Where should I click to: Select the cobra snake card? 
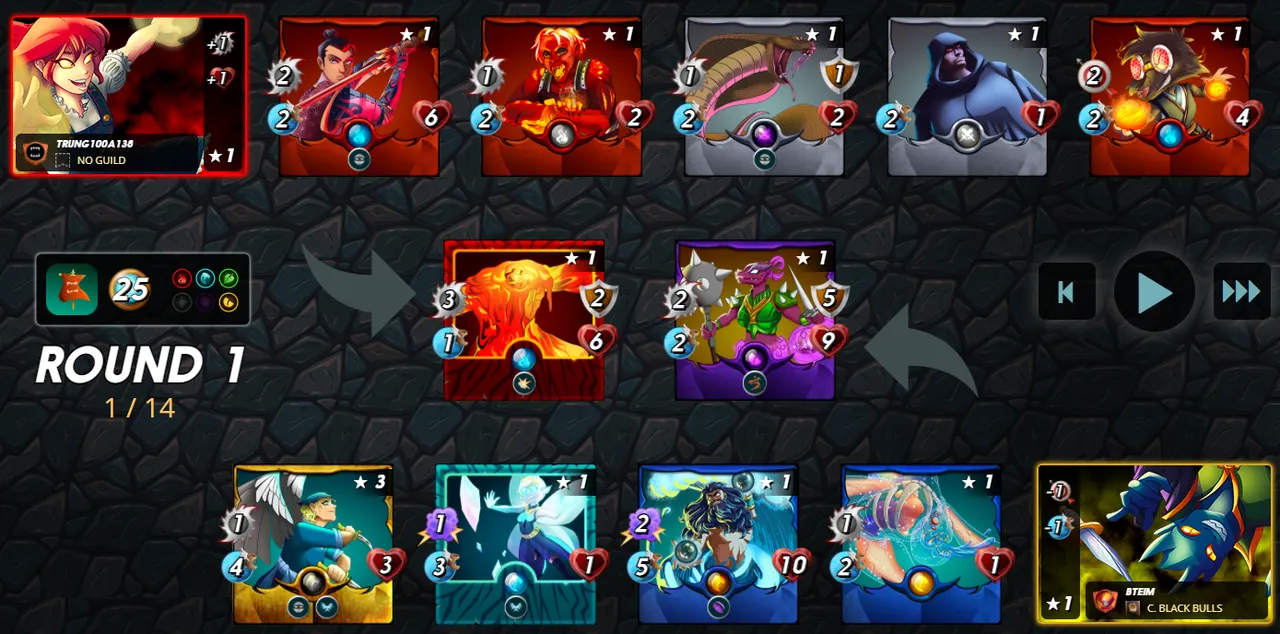(765, 96)
